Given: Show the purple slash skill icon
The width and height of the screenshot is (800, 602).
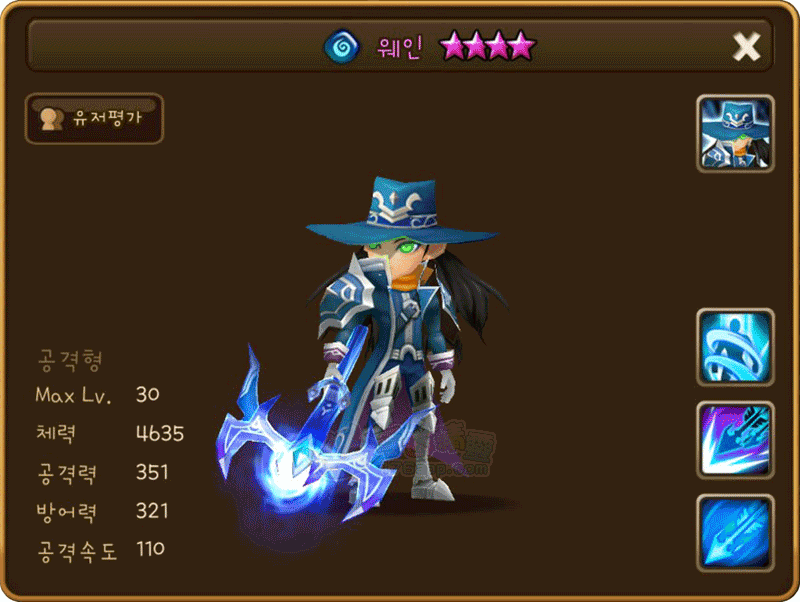Looking at the screenshot, I should [735, 440].
